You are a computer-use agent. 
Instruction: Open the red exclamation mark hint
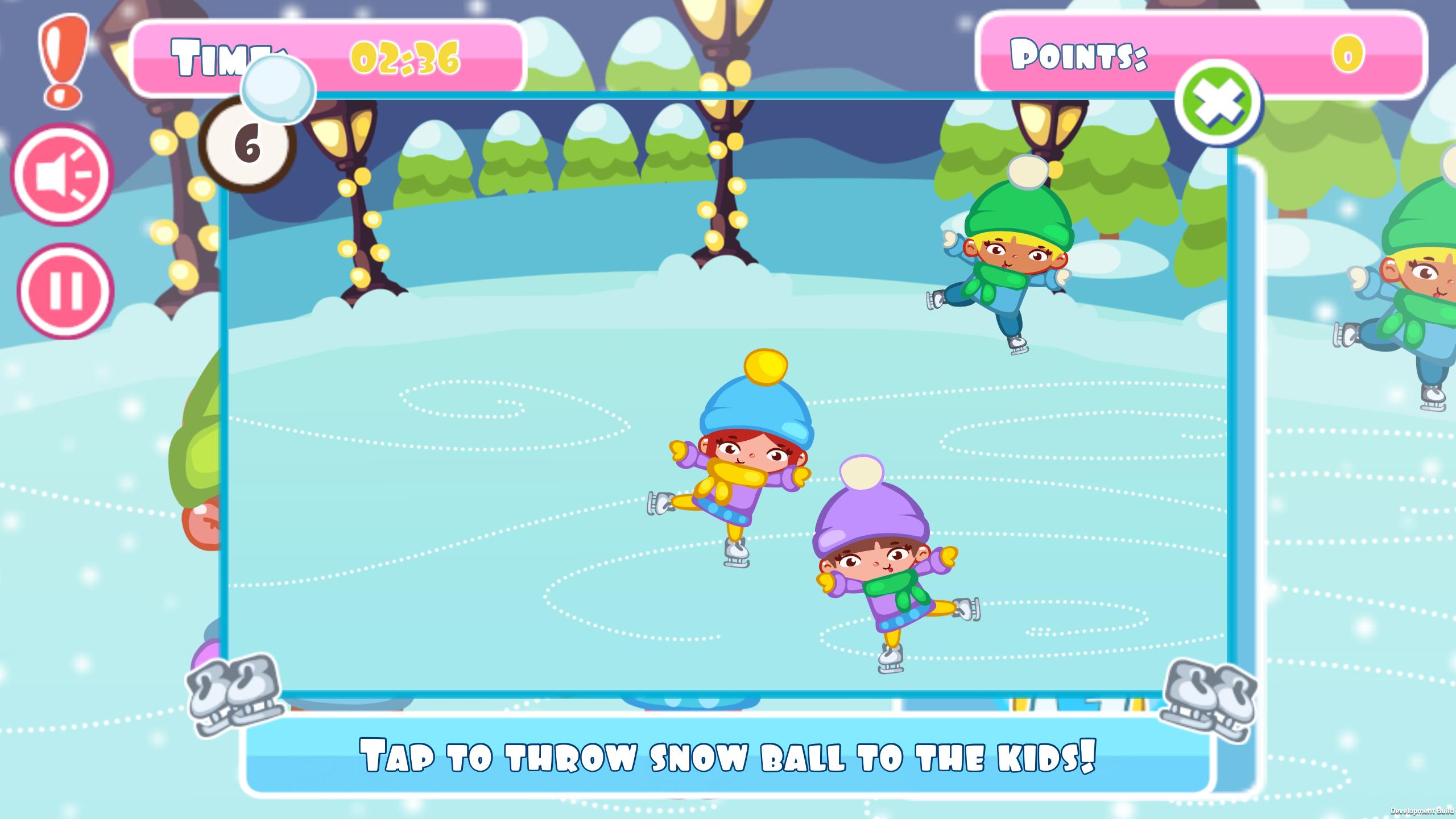click(x=63, y=60)
